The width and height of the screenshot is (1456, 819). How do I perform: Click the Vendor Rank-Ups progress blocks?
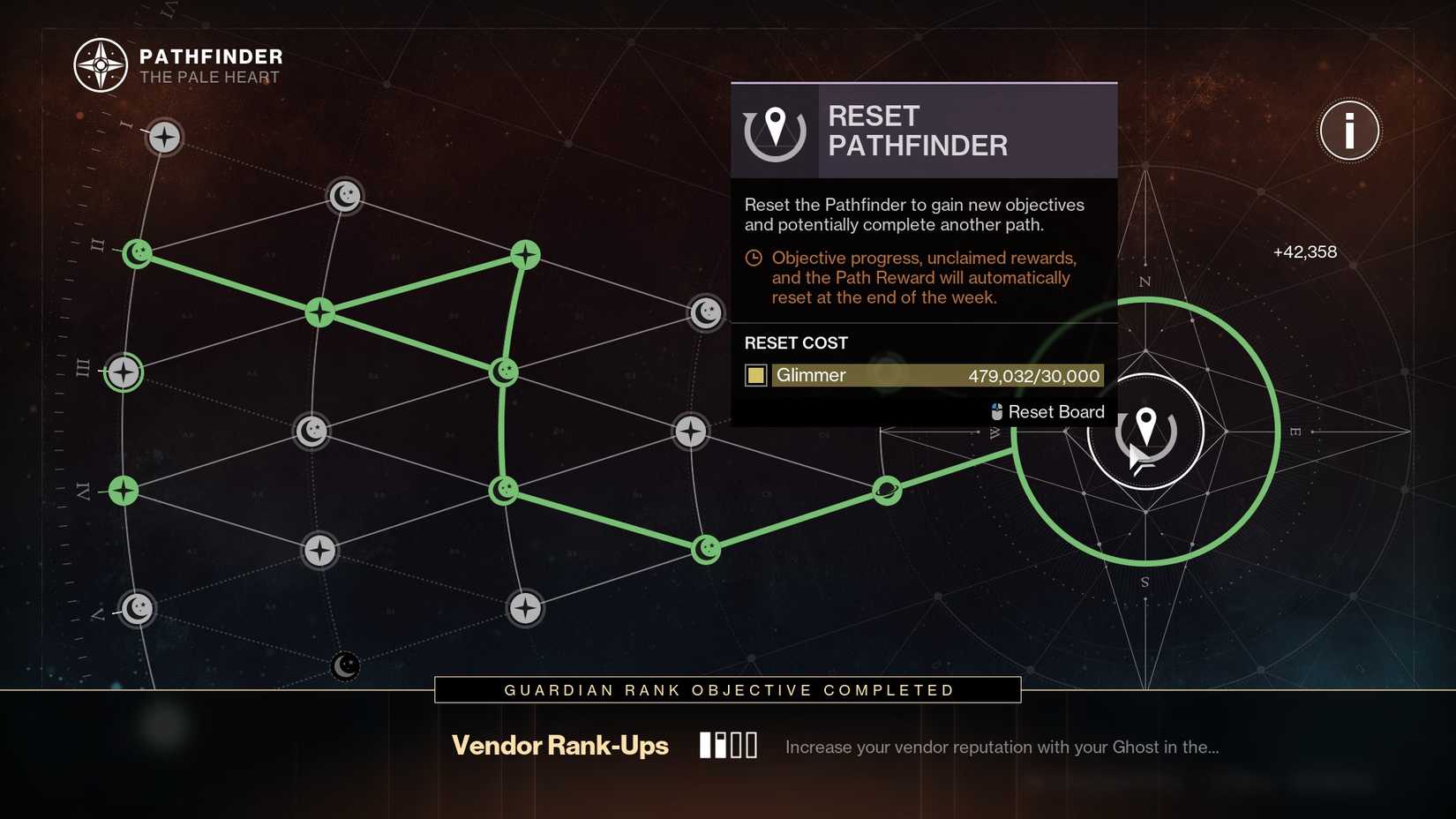pyautogui.click(x=728, y=744)
